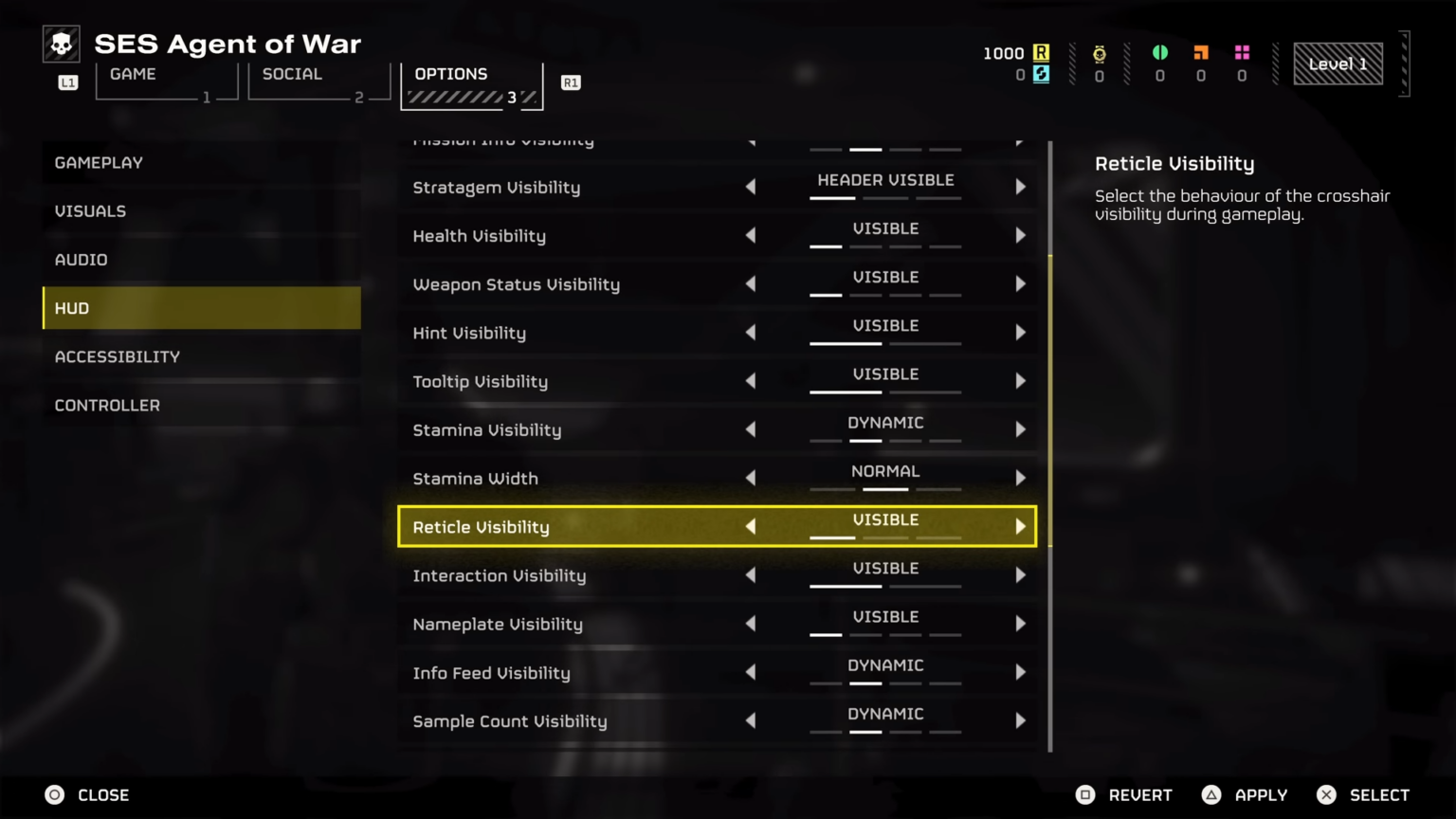This screenshot has height=819, width=1456.
Task: Change Info Feed Visibility with right arrow
Action: (x=1020, y=672)
